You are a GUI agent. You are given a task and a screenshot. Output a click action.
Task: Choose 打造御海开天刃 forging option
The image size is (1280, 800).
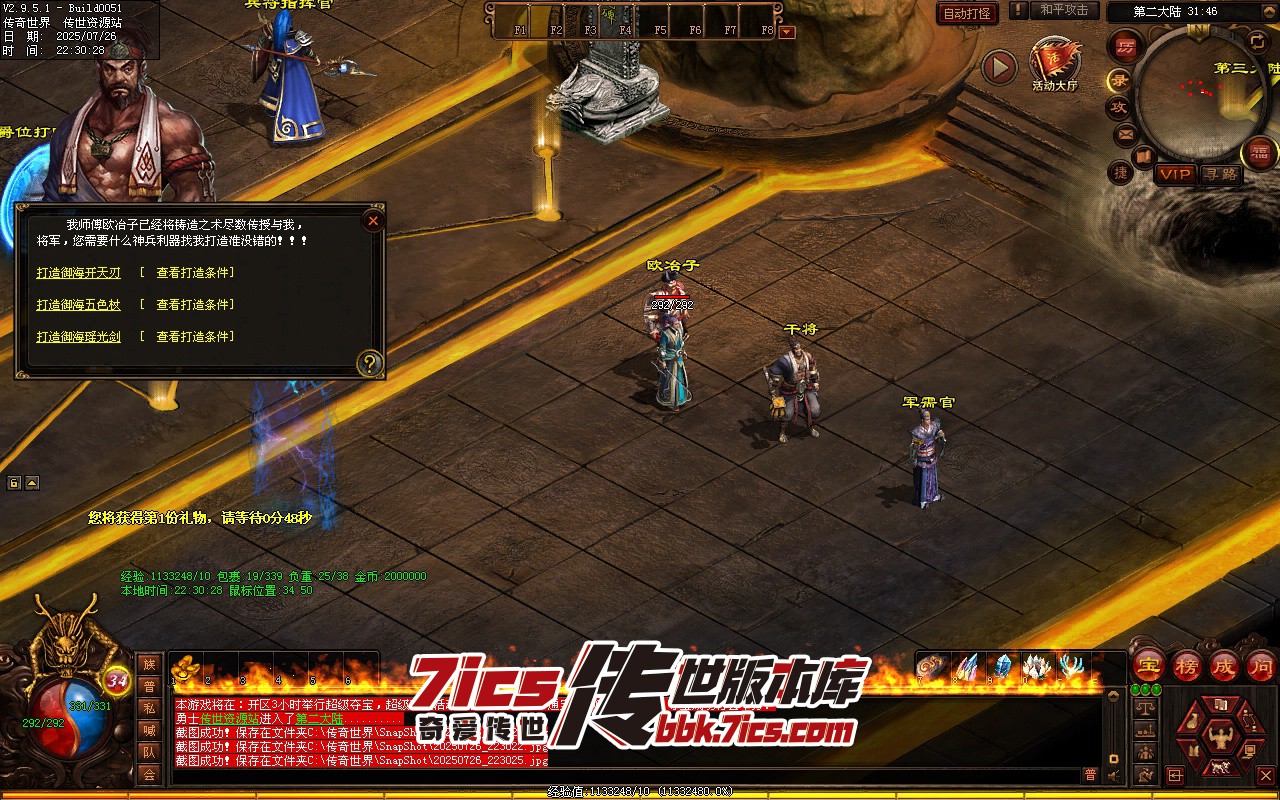tap(78, 272)
